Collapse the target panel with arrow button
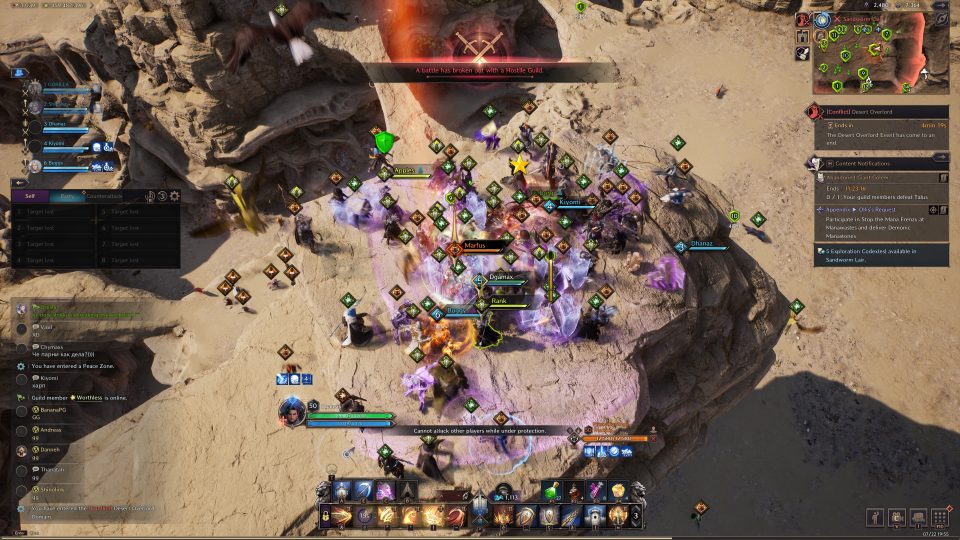This screenshot has width=960, height=540. [x=18, y=182]
